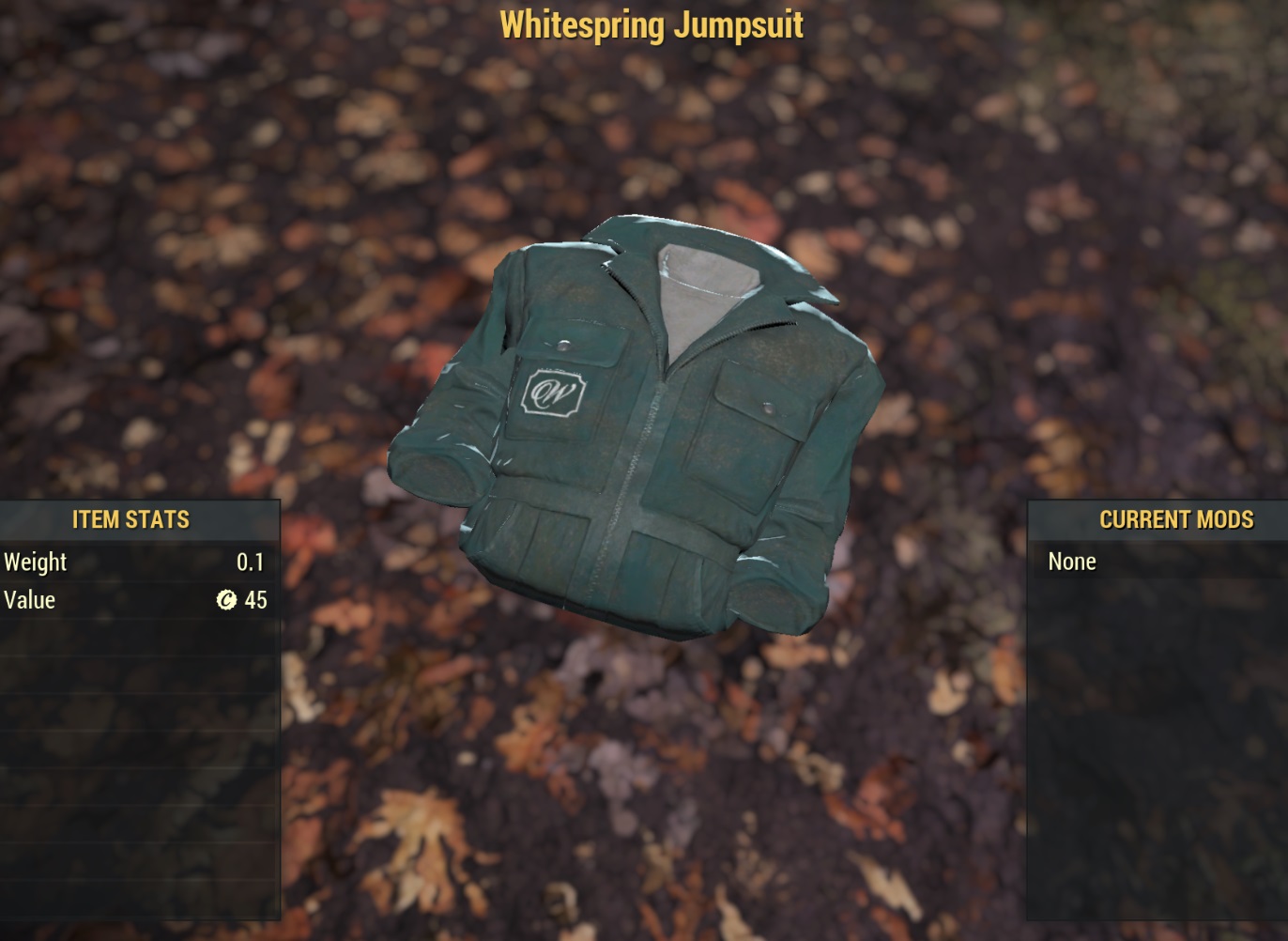
Task: Click the 45 caps value
Action: [x=254, y=599]
